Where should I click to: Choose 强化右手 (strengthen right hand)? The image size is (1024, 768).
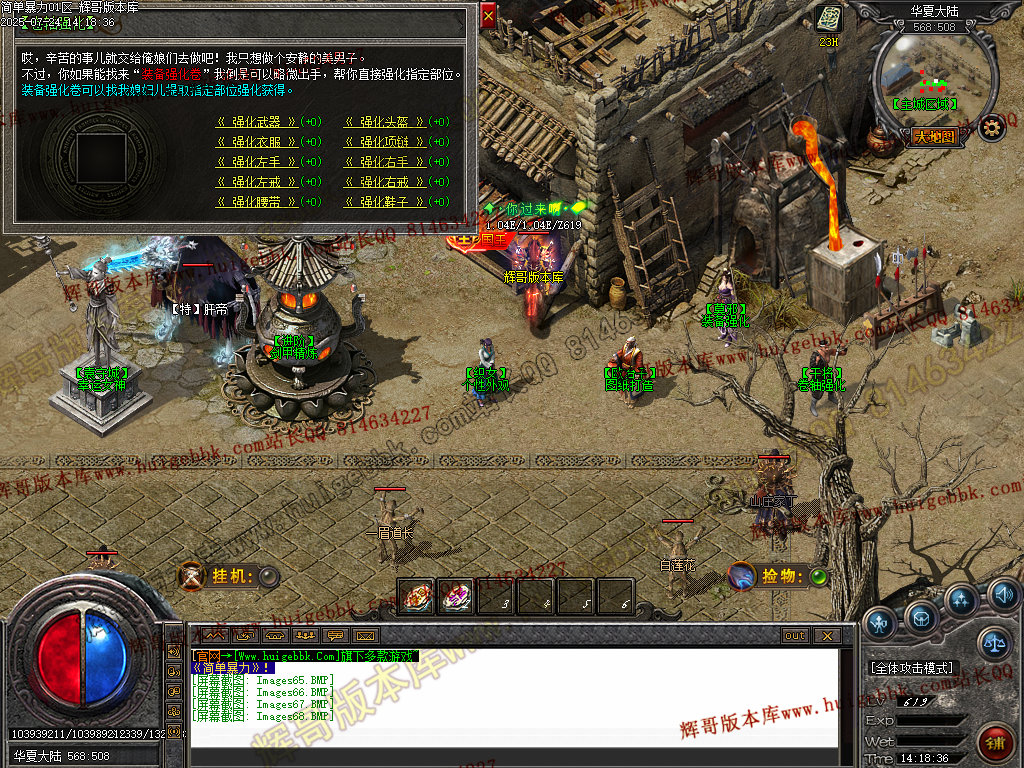[384, 162]
